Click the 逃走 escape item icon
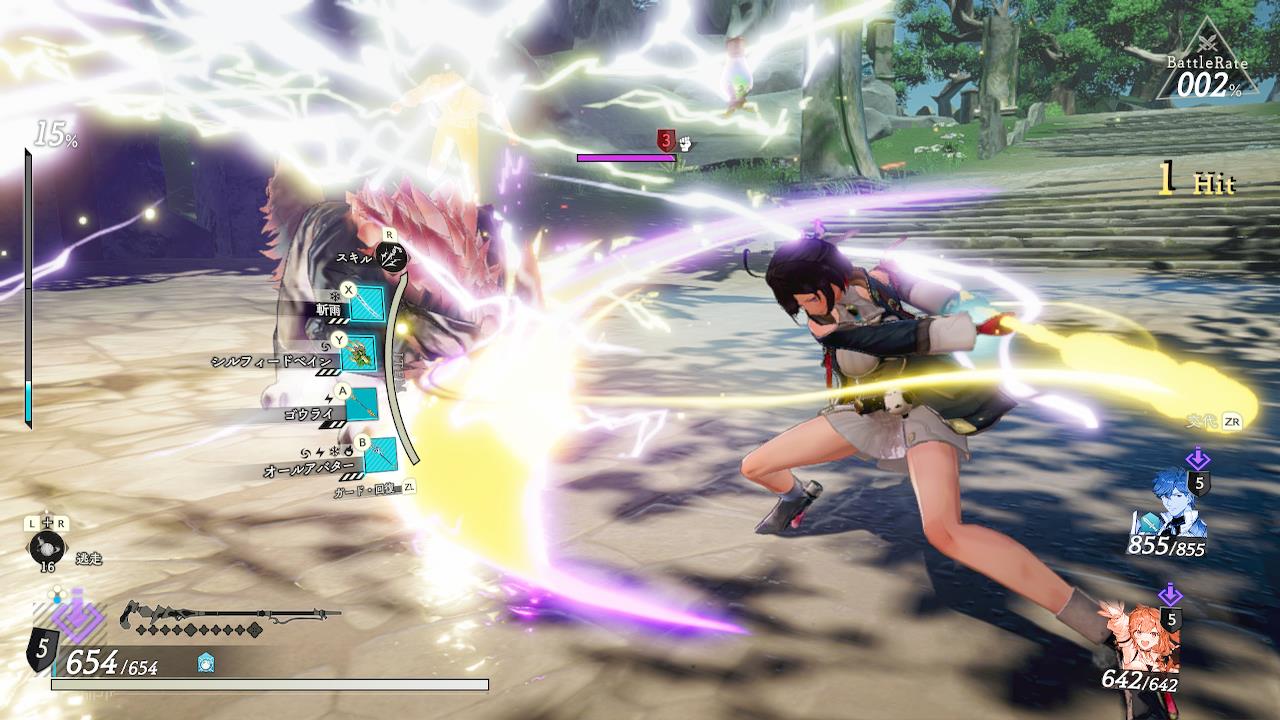This screenshot has width=1280, height=720. [x=47, y=548]
